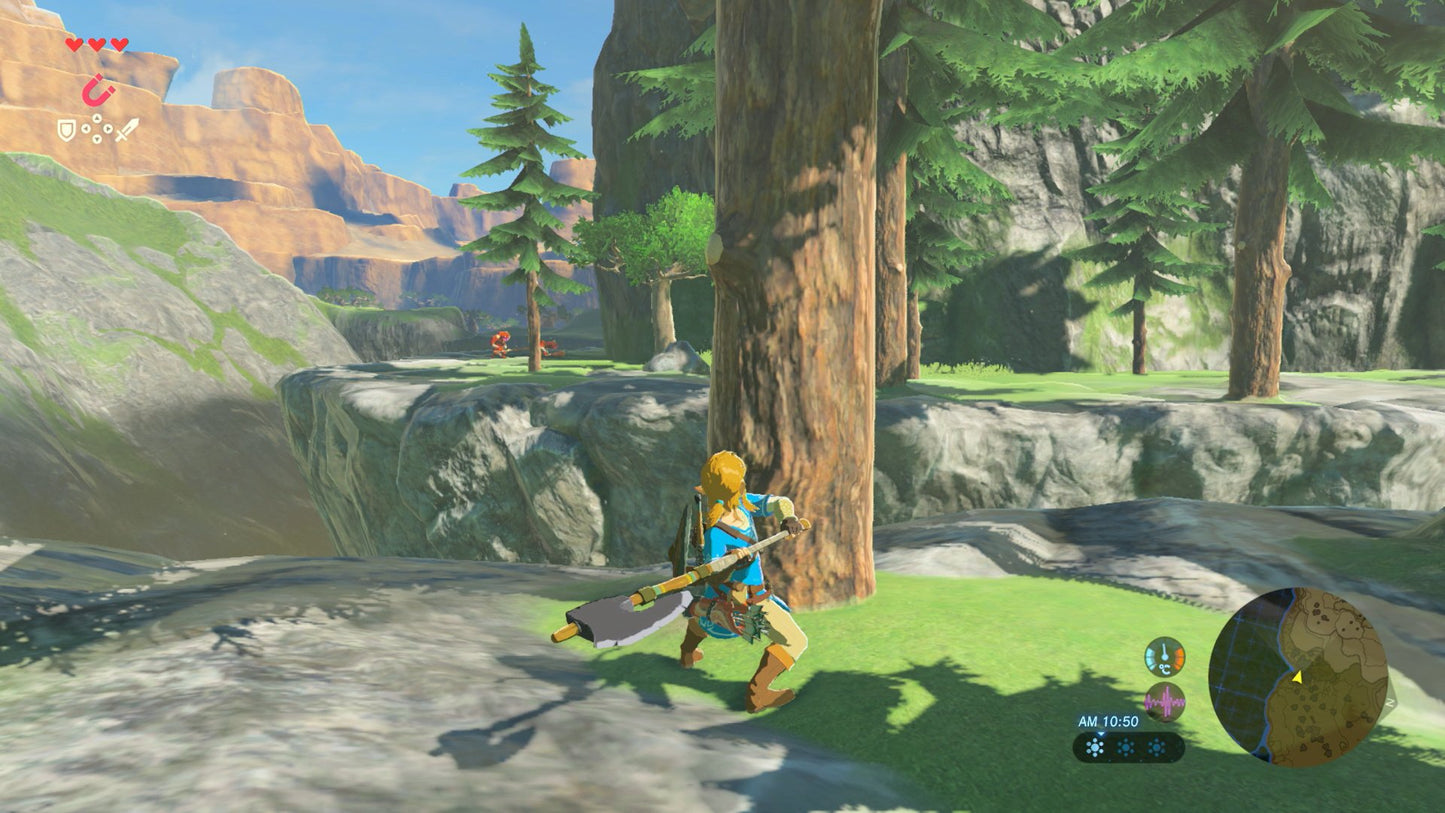Toggle the D-pad right arrow for weapons
This screenshot has width=1445, height=813.
108,129
